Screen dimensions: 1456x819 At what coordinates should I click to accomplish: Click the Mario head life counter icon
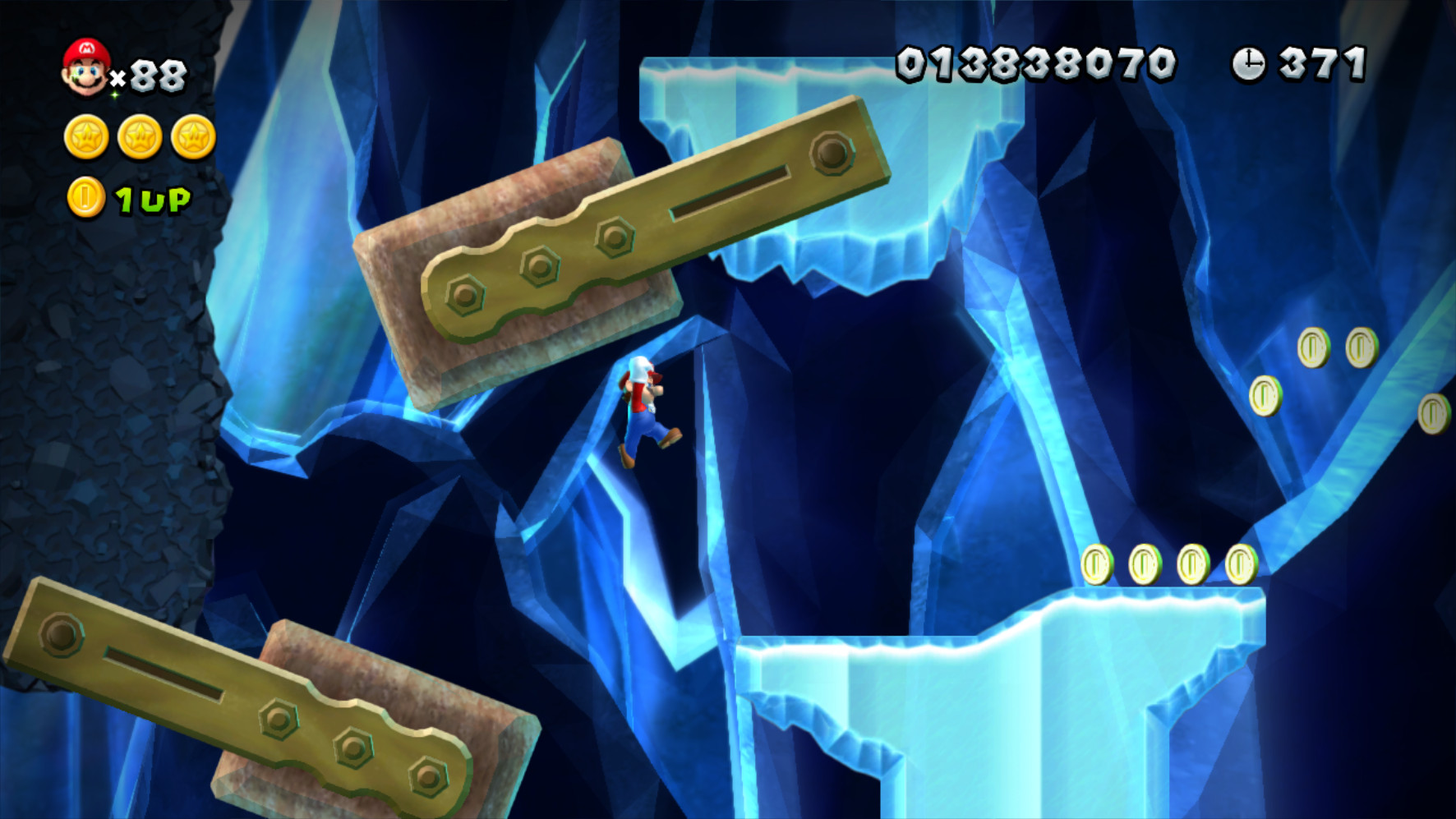pos(85,70)
